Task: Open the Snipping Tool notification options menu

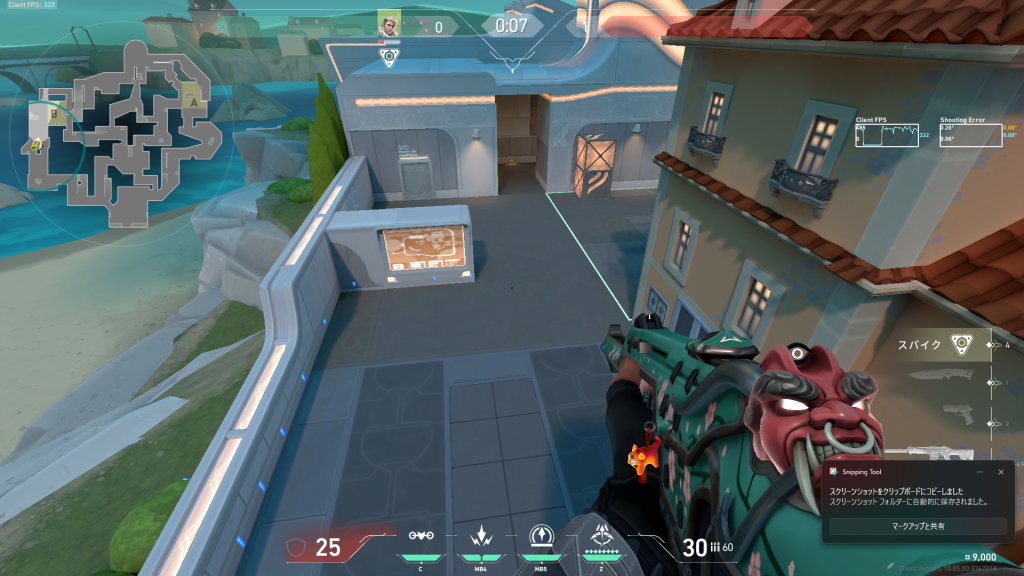Action: click(x=979, y=471)
